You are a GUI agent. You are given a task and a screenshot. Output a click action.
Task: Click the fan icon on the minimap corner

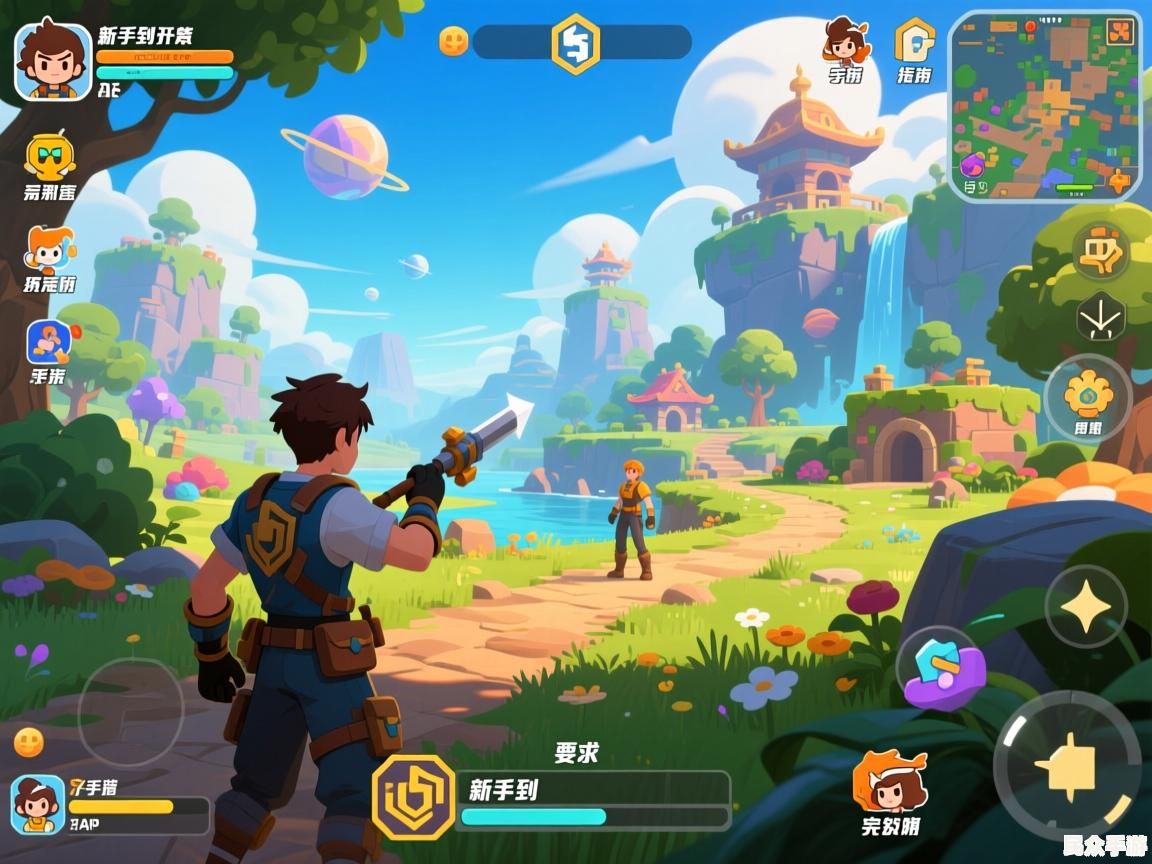[x=1120, y=32]
